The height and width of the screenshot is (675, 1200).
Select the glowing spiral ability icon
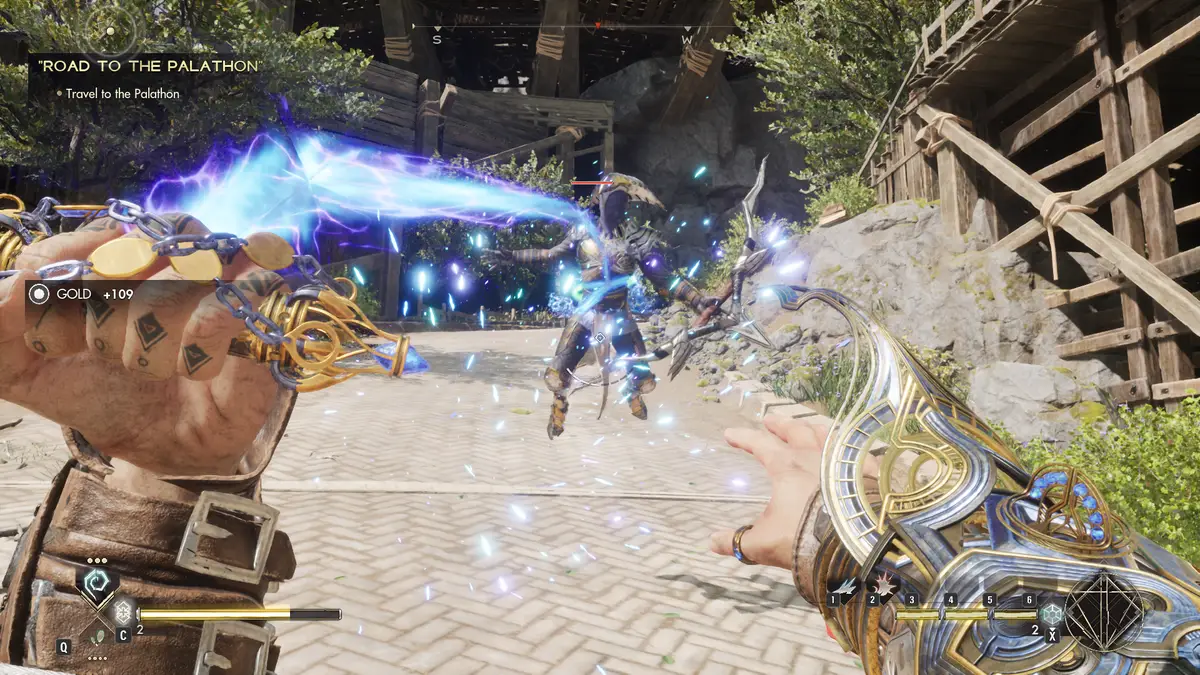(x=97, y=583)
